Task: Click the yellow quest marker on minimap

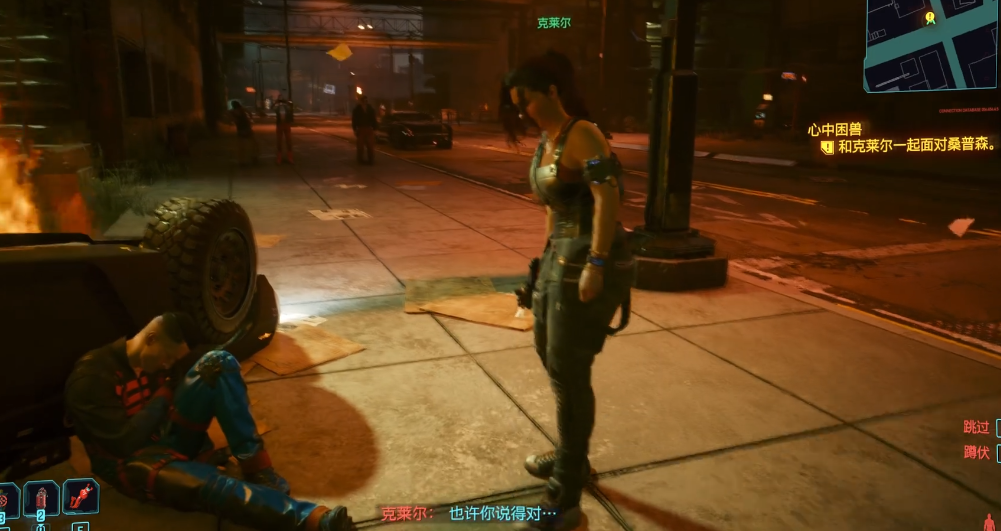Action: tap(930, 17)
